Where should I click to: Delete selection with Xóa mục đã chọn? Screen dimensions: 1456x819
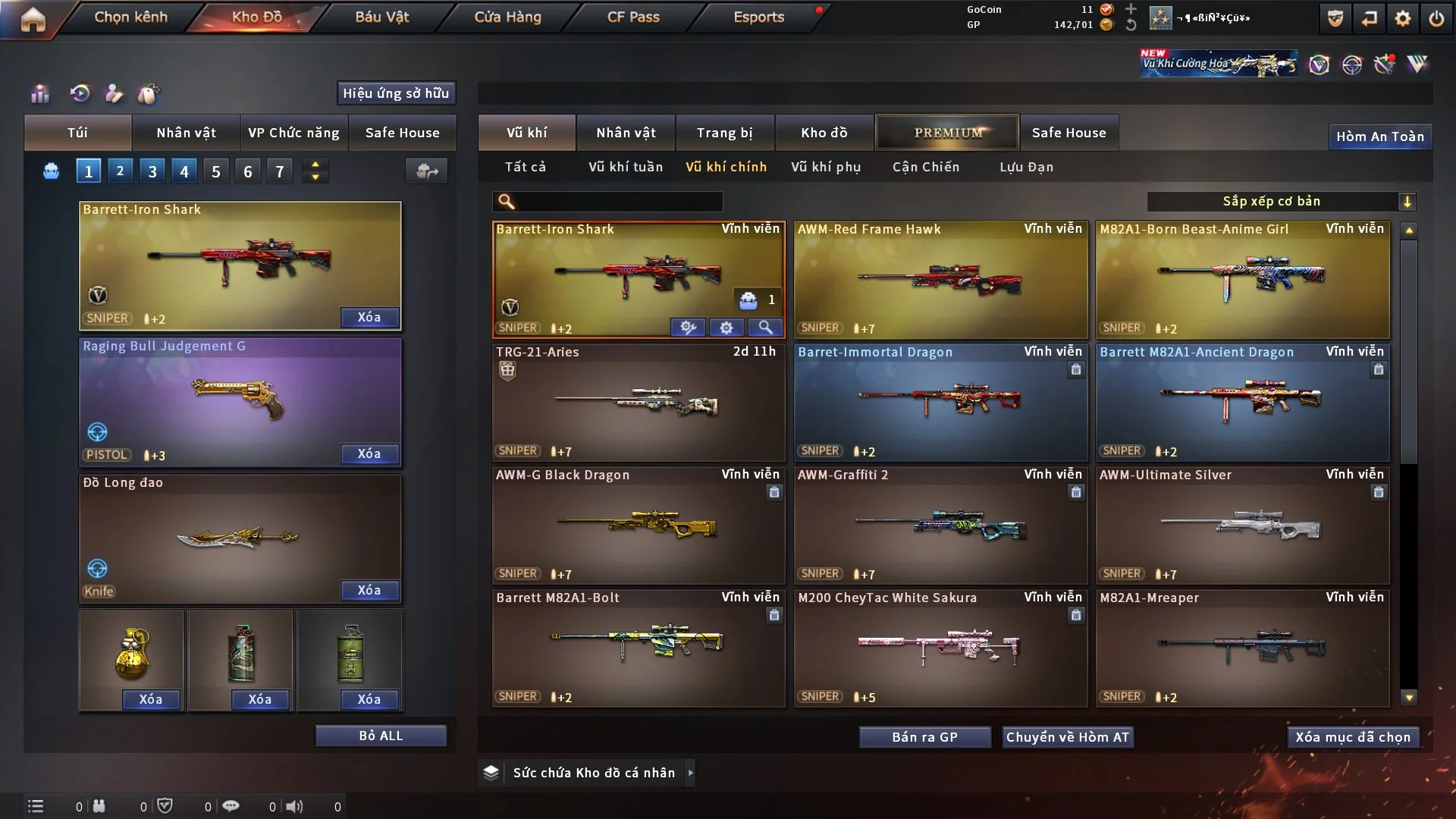(1352, 737)
